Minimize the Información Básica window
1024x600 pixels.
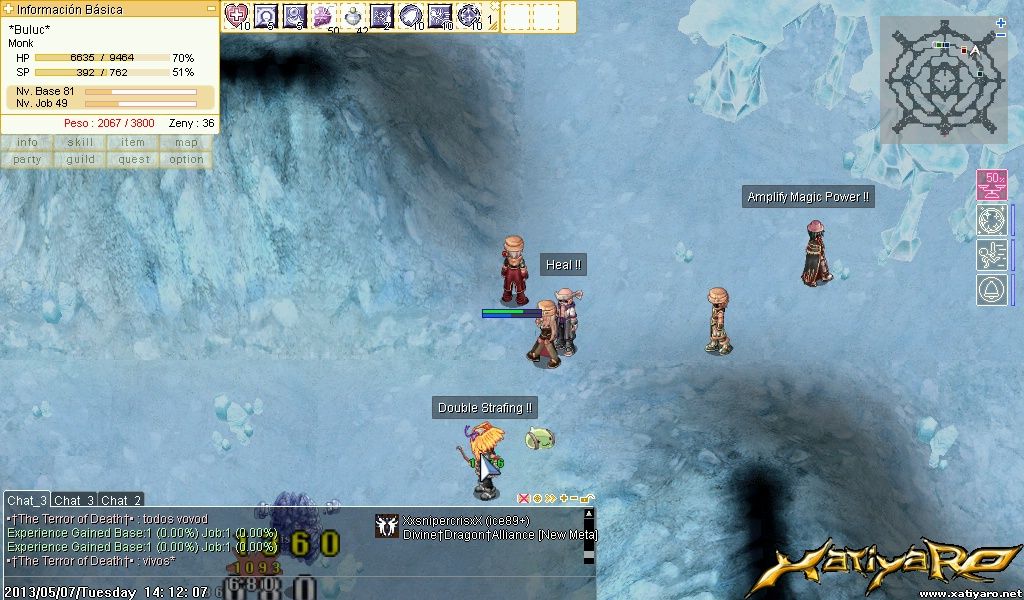(211, 8)
